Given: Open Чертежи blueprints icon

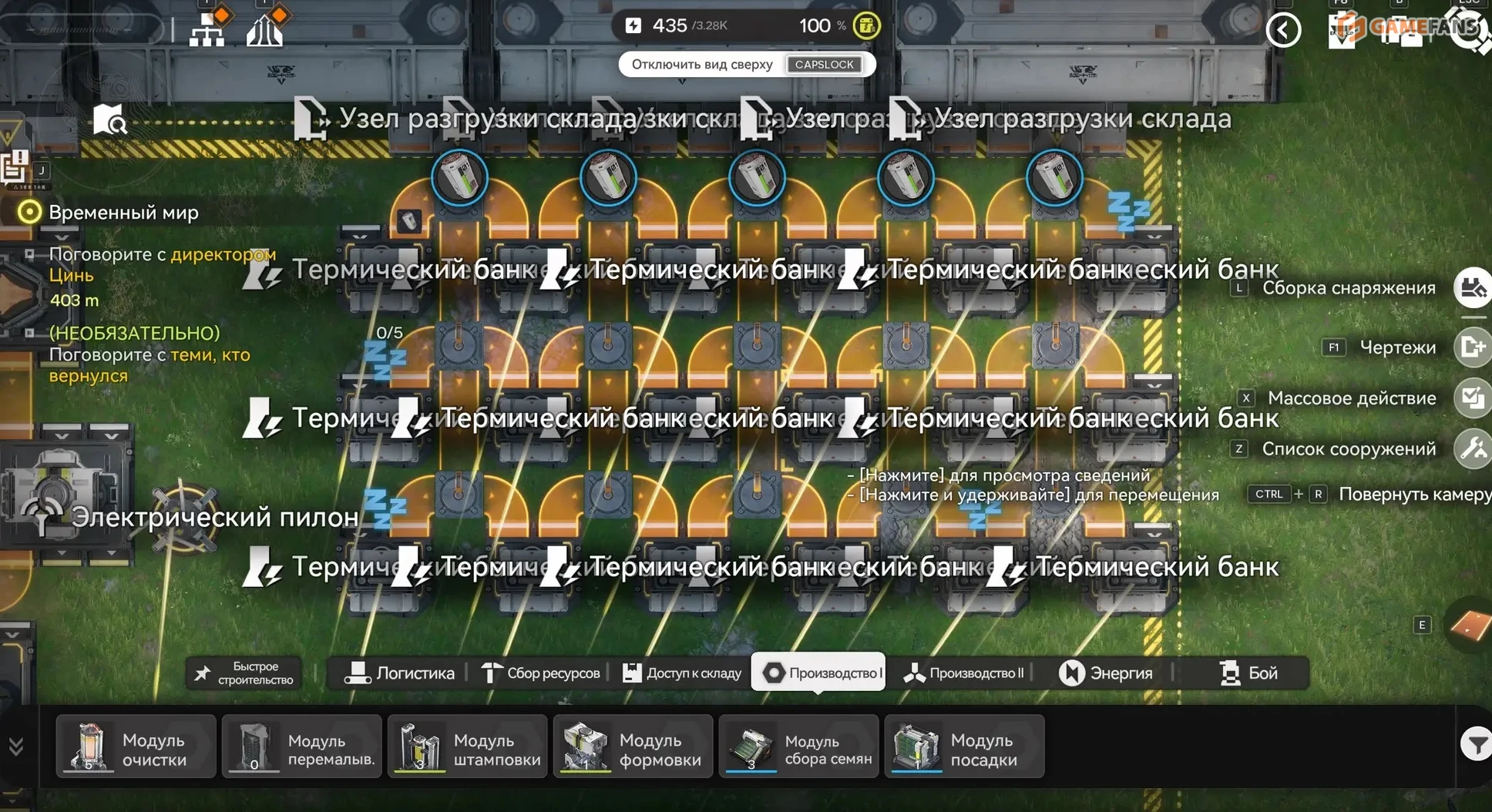Looking at the screenshot, I should 1473,347.
